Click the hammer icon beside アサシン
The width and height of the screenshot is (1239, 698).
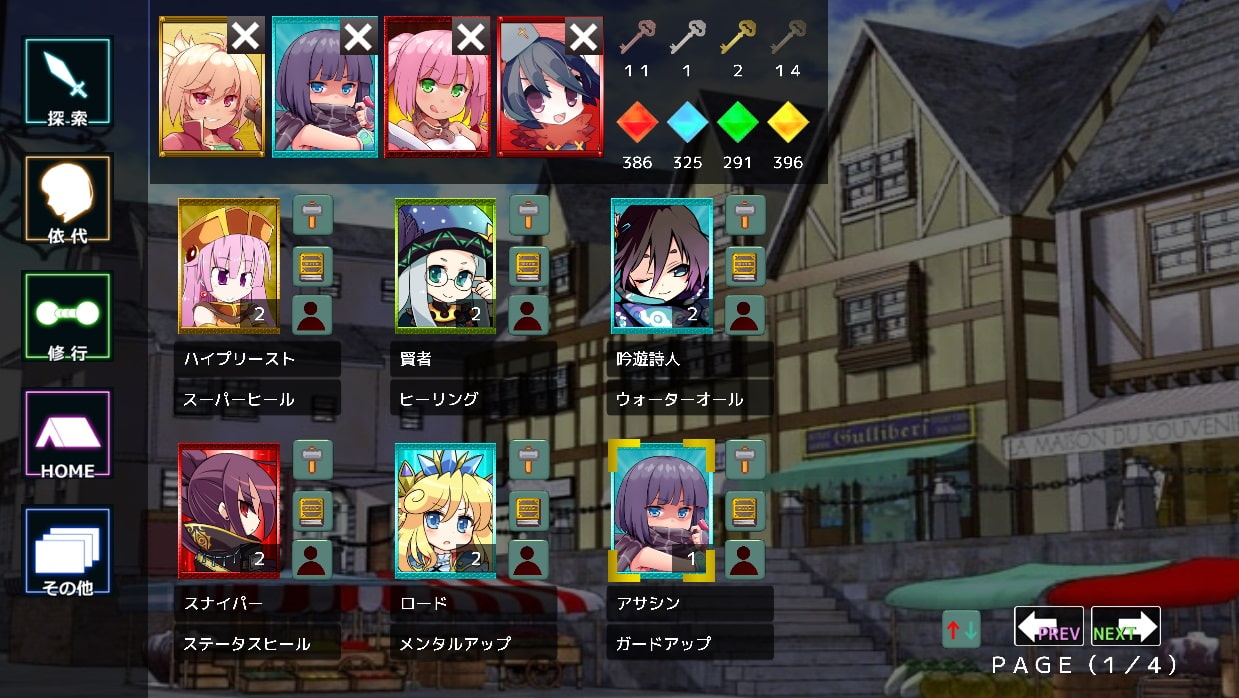tap(745, 460)
